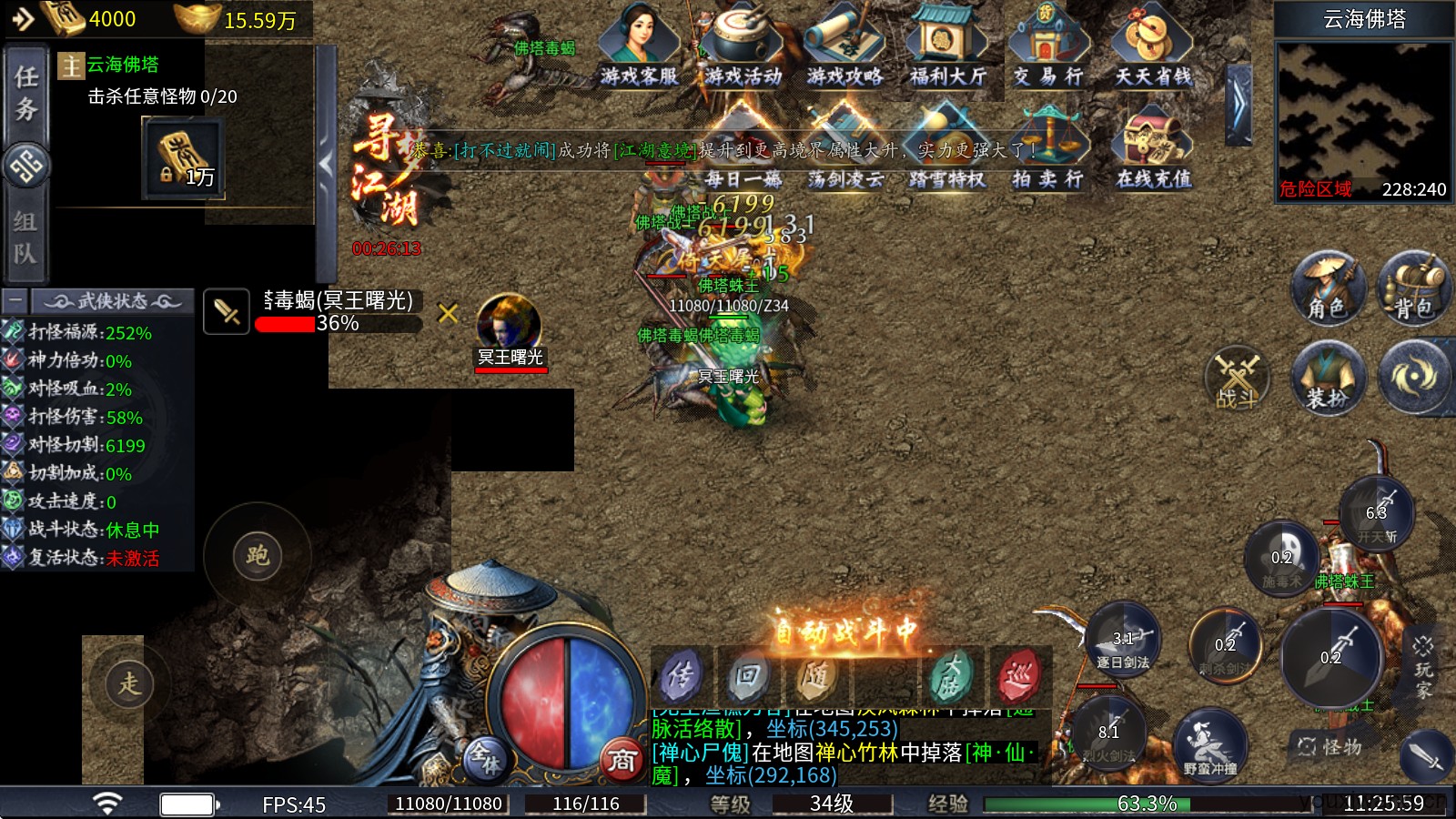1456x819 pixels.
Task: Open the 背包 backpack
Action: [x=1414, y=288]
